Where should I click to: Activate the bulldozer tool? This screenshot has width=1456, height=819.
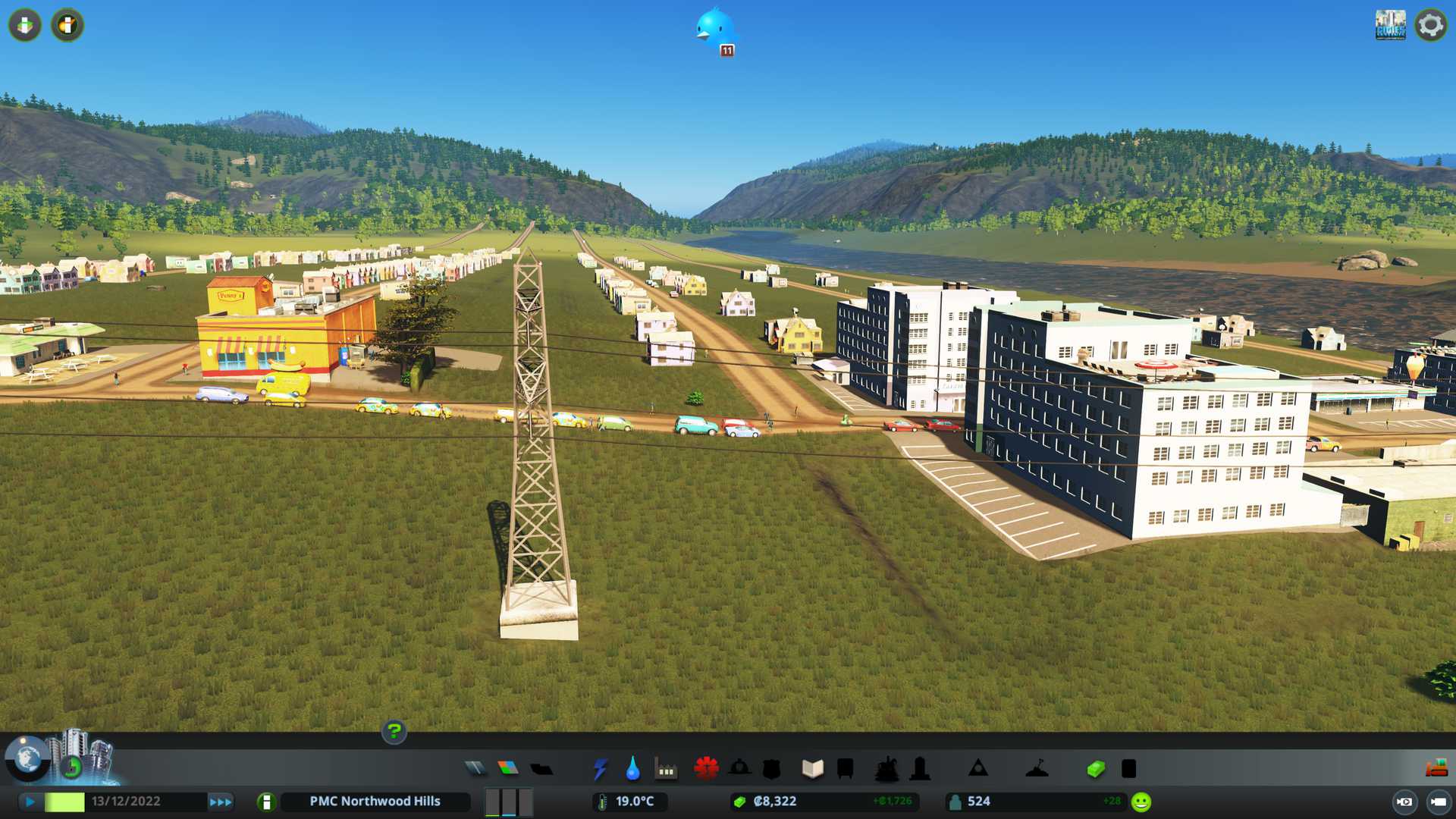pyautogui.click(x=1436, y=769)
